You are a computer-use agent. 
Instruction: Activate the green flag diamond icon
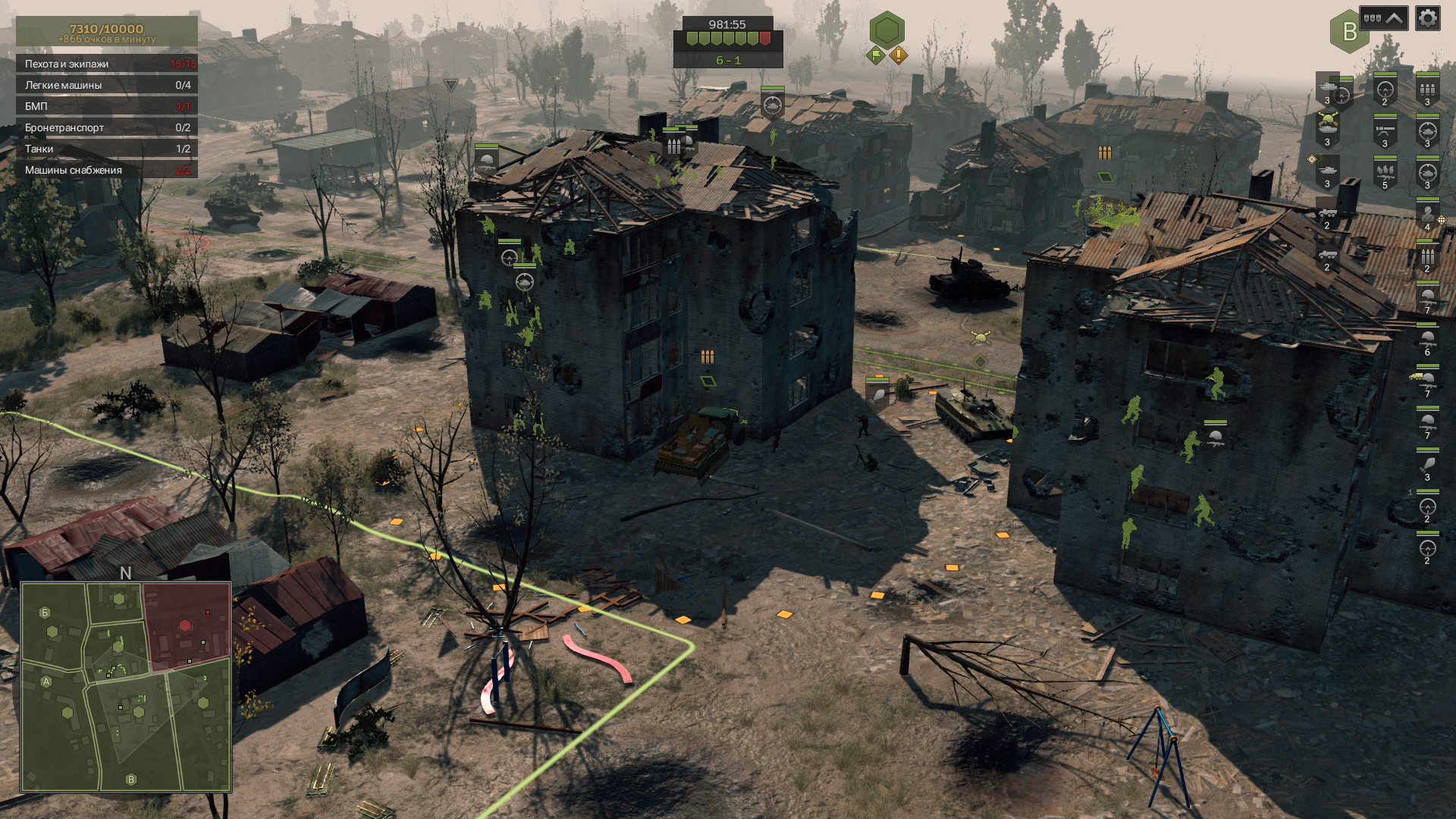coord(876,55)
